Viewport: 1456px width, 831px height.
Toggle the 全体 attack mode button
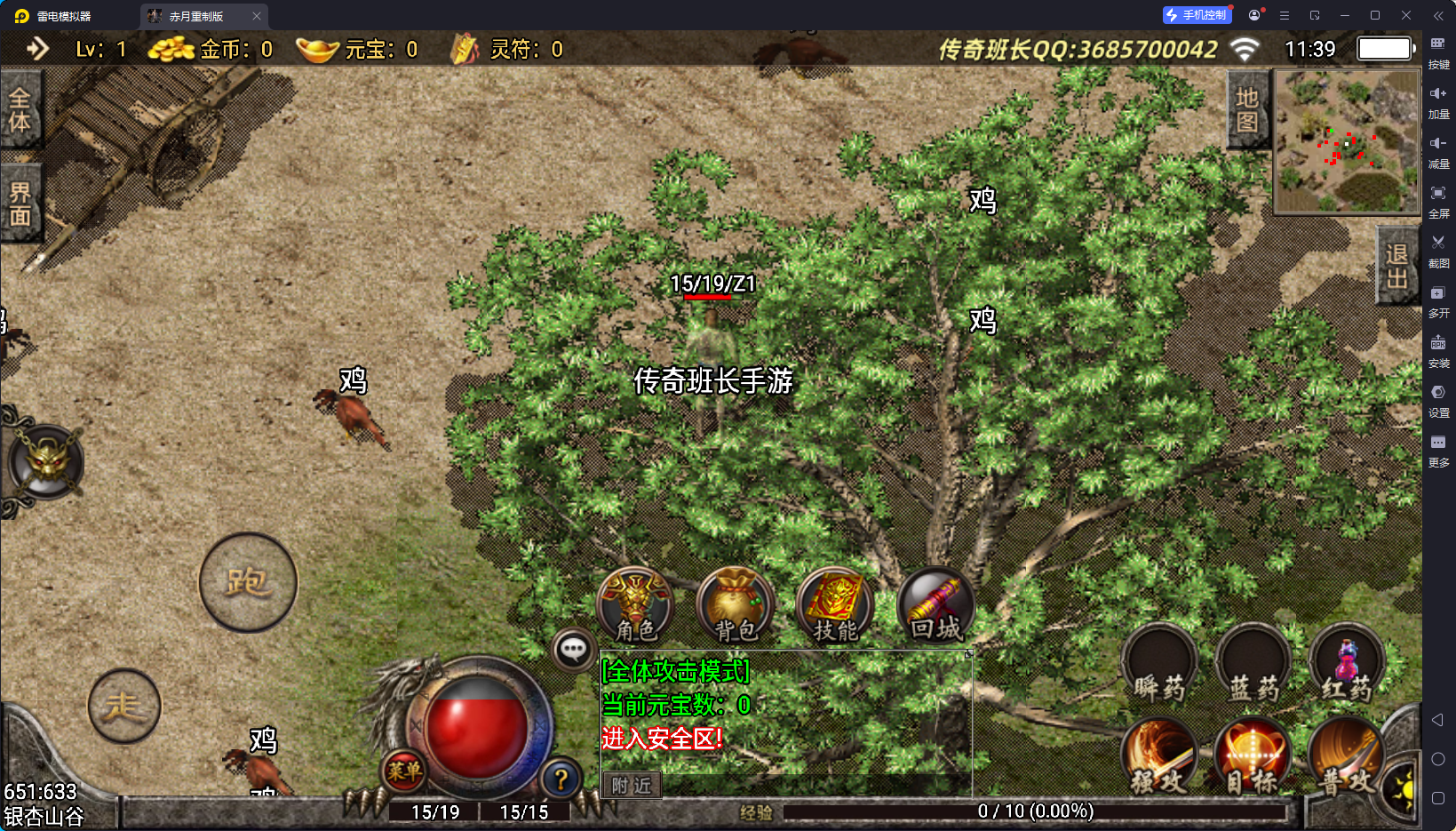pyautogui.click(x=20, y=110)
